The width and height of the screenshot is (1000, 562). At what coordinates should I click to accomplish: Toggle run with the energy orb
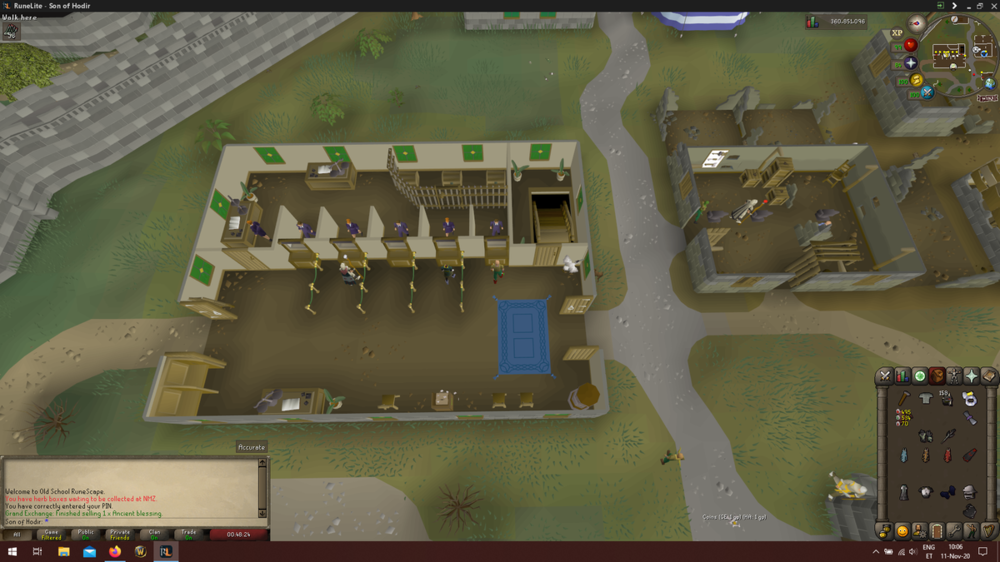pyautogui.click(x=916, y=81)
